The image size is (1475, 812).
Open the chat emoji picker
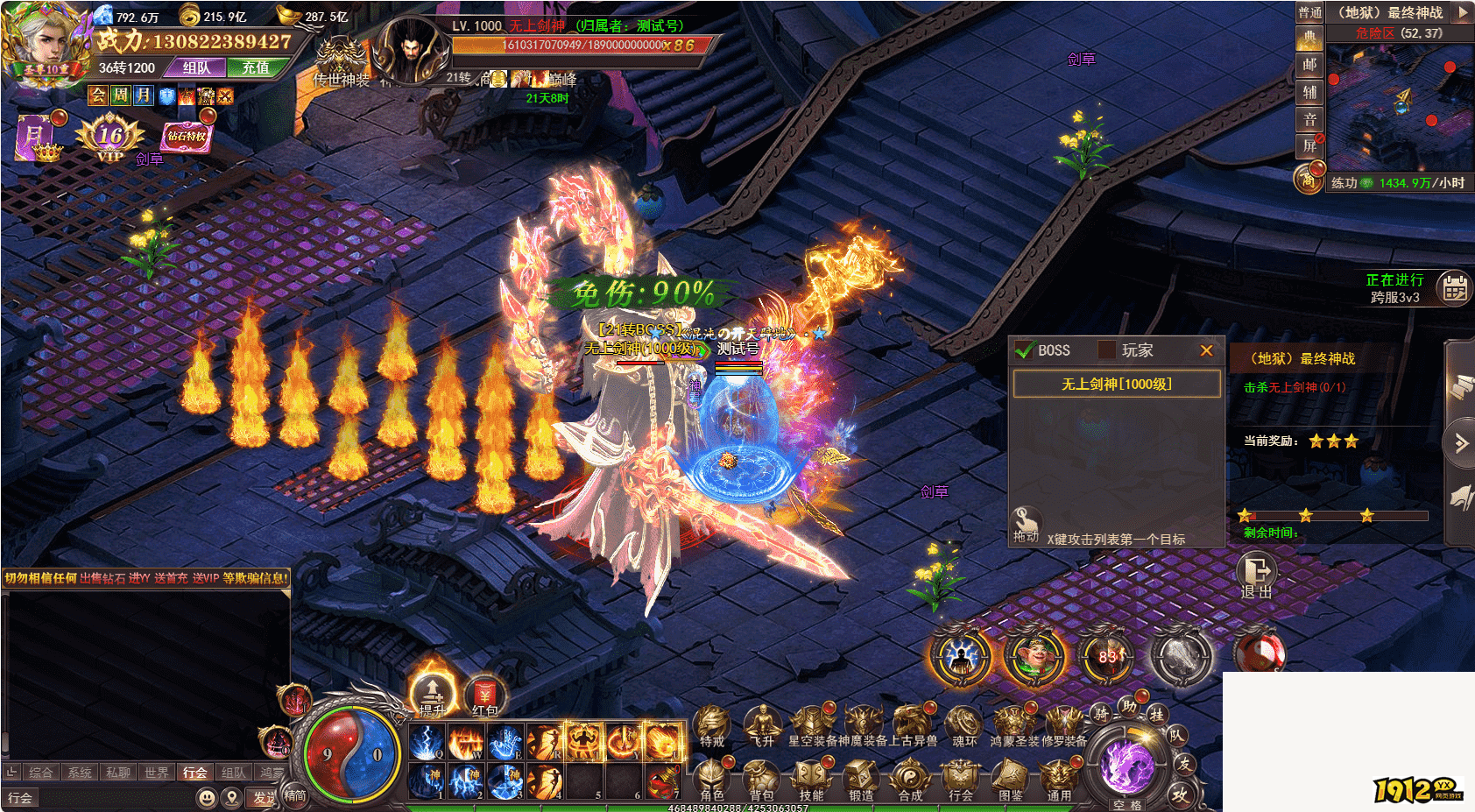207,798
